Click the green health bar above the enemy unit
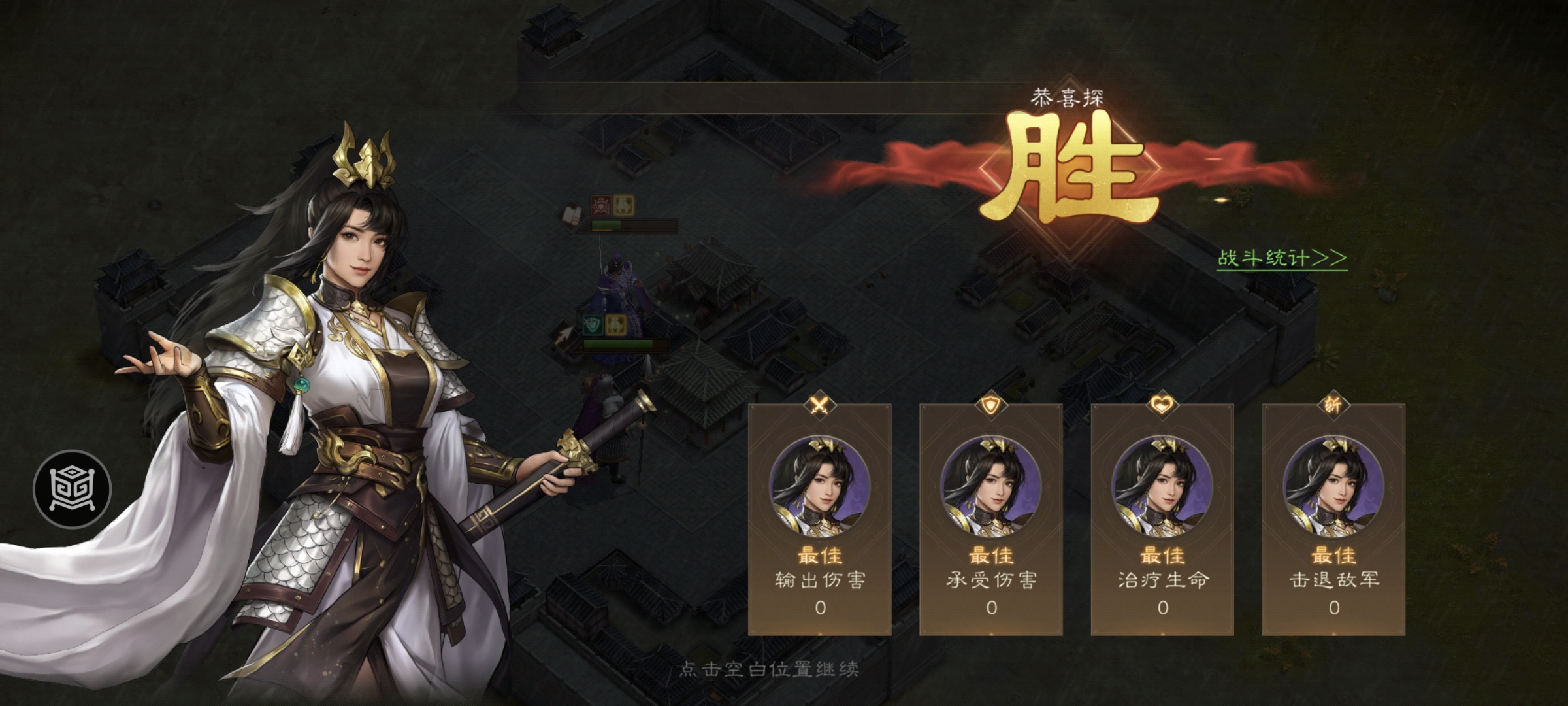This screenshot has height=706, width=1568. [606, 224]
